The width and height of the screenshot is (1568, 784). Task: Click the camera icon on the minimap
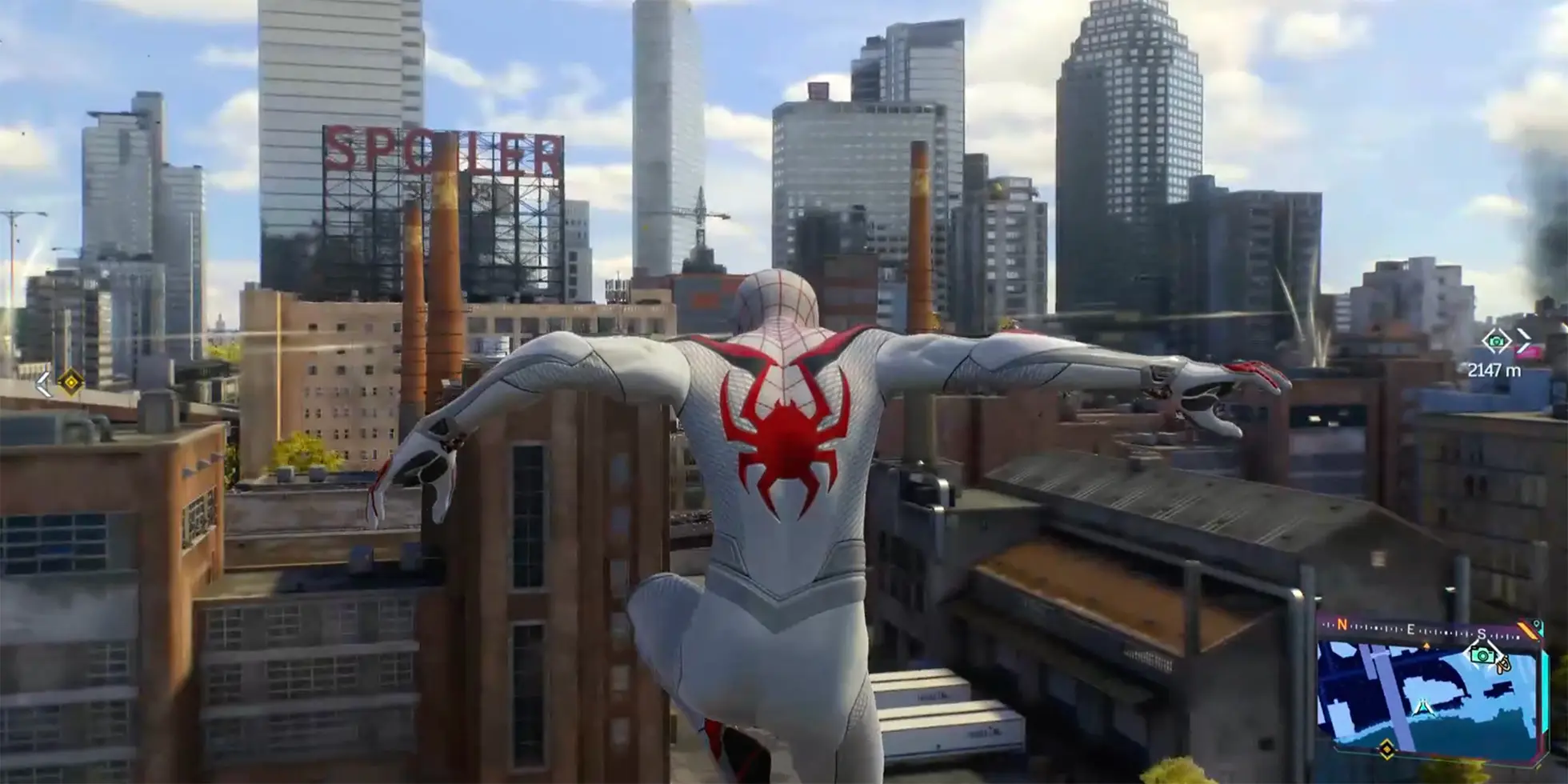point(1482,655)
